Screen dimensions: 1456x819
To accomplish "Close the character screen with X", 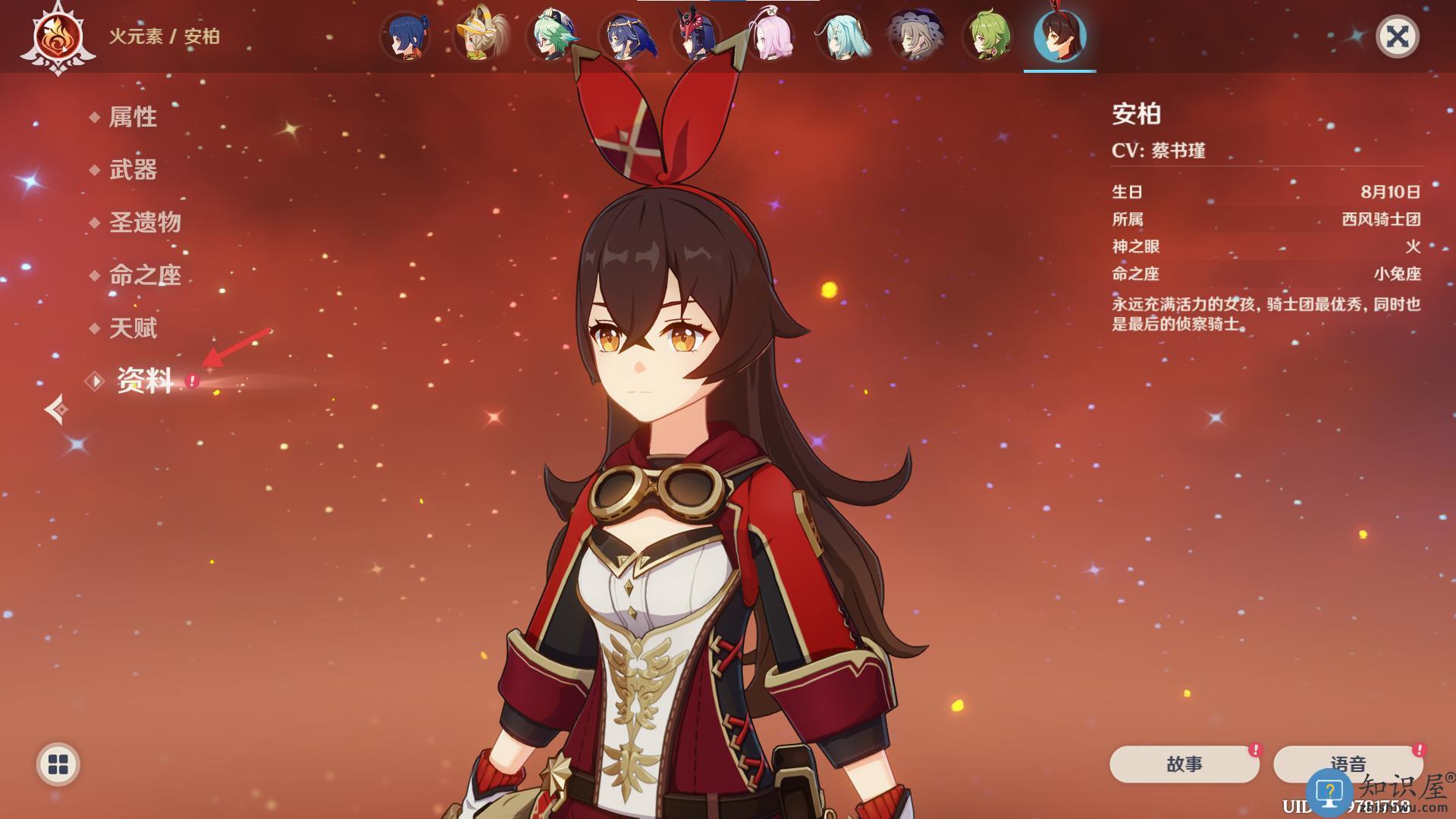I will 1397,36.
